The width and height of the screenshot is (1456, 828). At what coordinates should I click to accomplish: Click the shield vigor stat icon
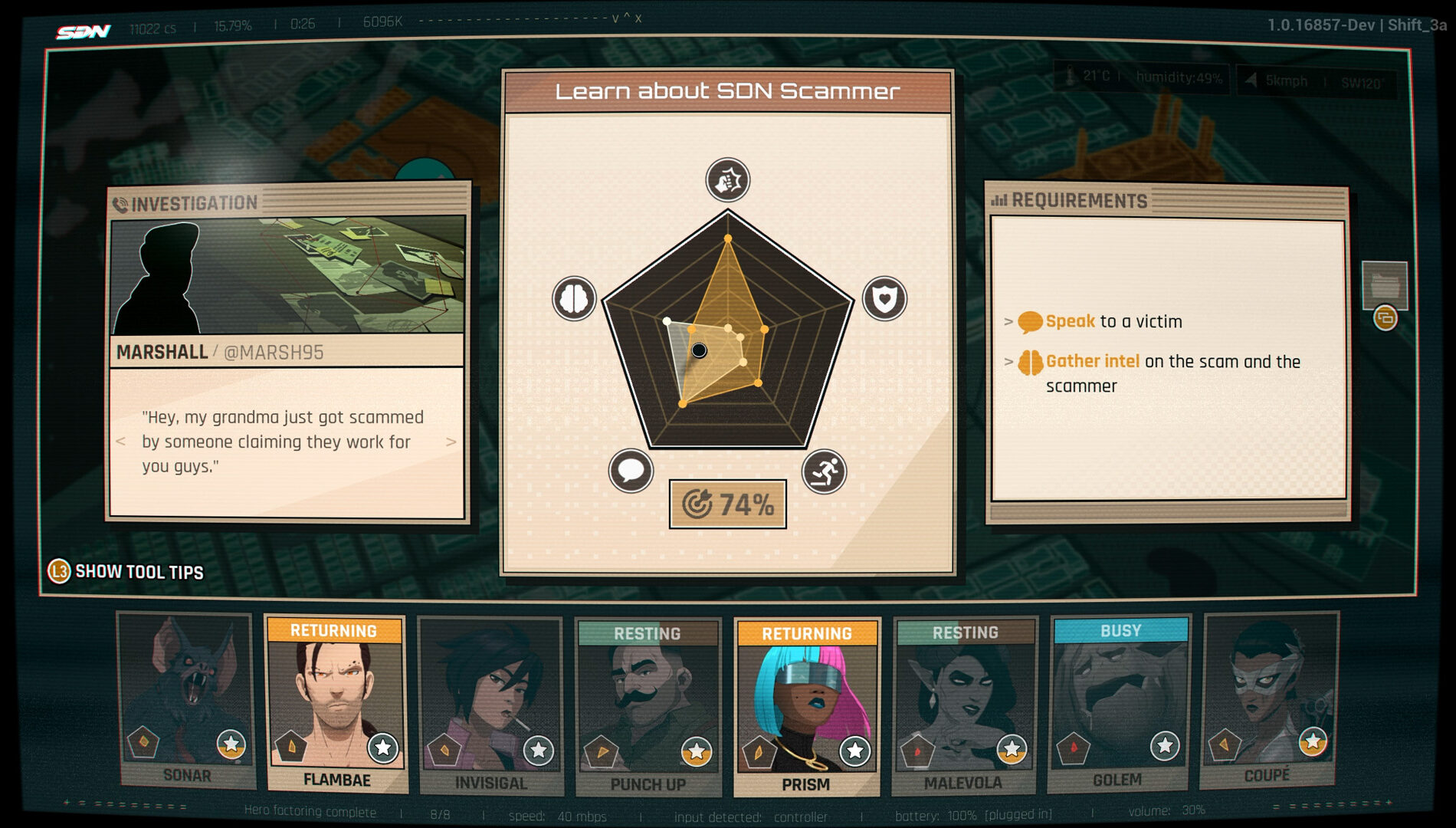point(884,298)
